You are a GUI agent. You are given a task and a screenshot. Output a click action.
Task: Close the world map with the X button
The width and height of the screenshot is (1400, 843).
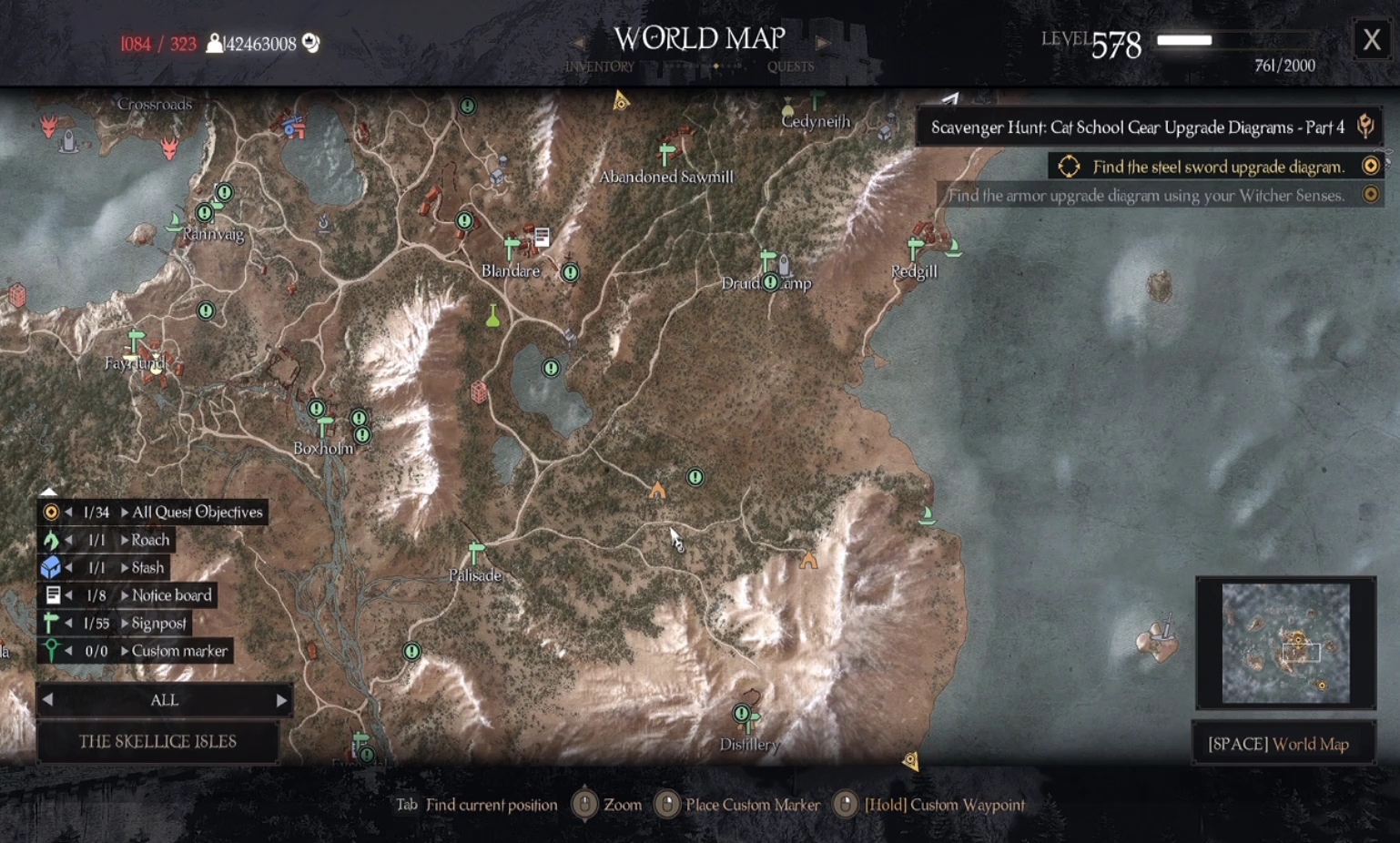pos(1371,40)
